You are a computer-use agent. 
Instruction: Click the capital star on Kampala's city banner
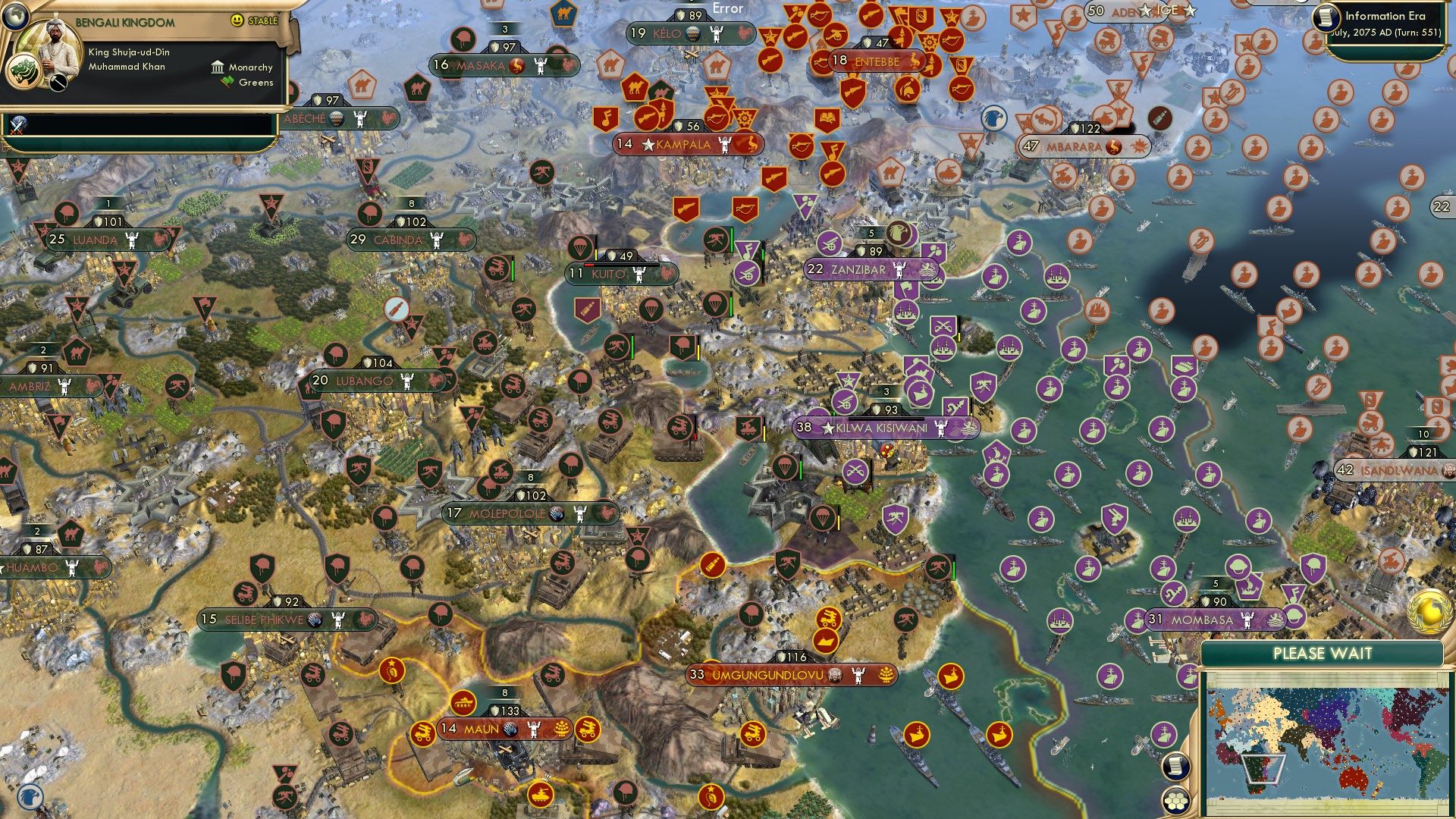coord(648,144)
